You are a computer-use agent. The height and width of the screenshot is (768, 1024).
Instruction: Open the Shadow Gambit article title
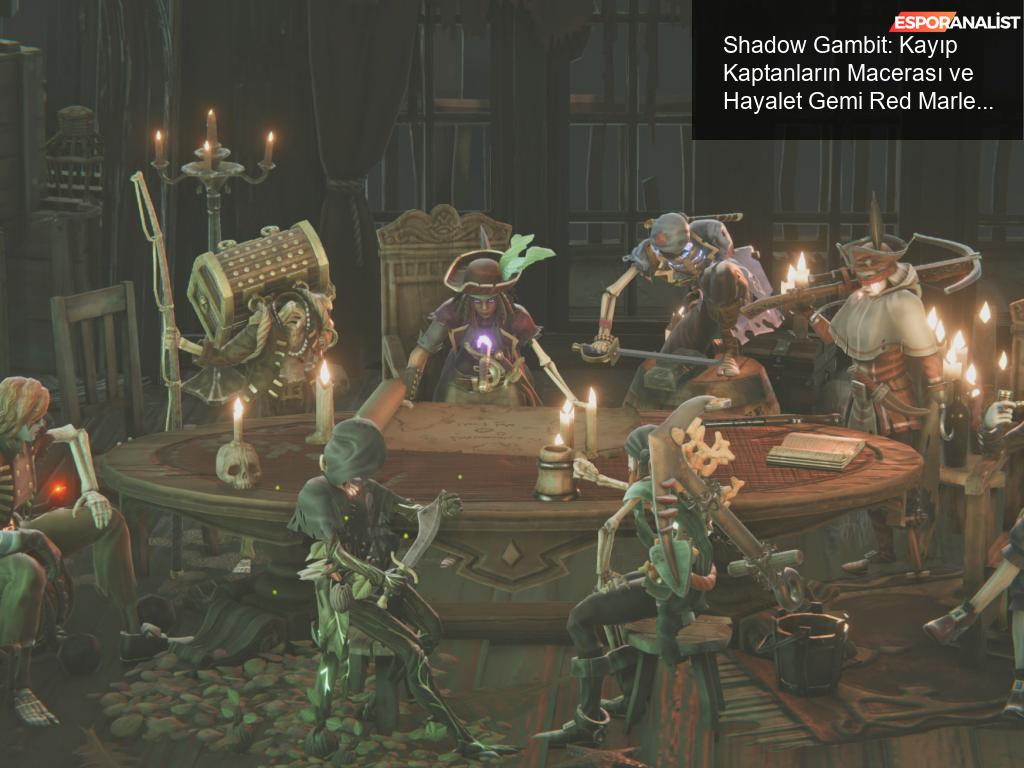click(x=858, y=74)
